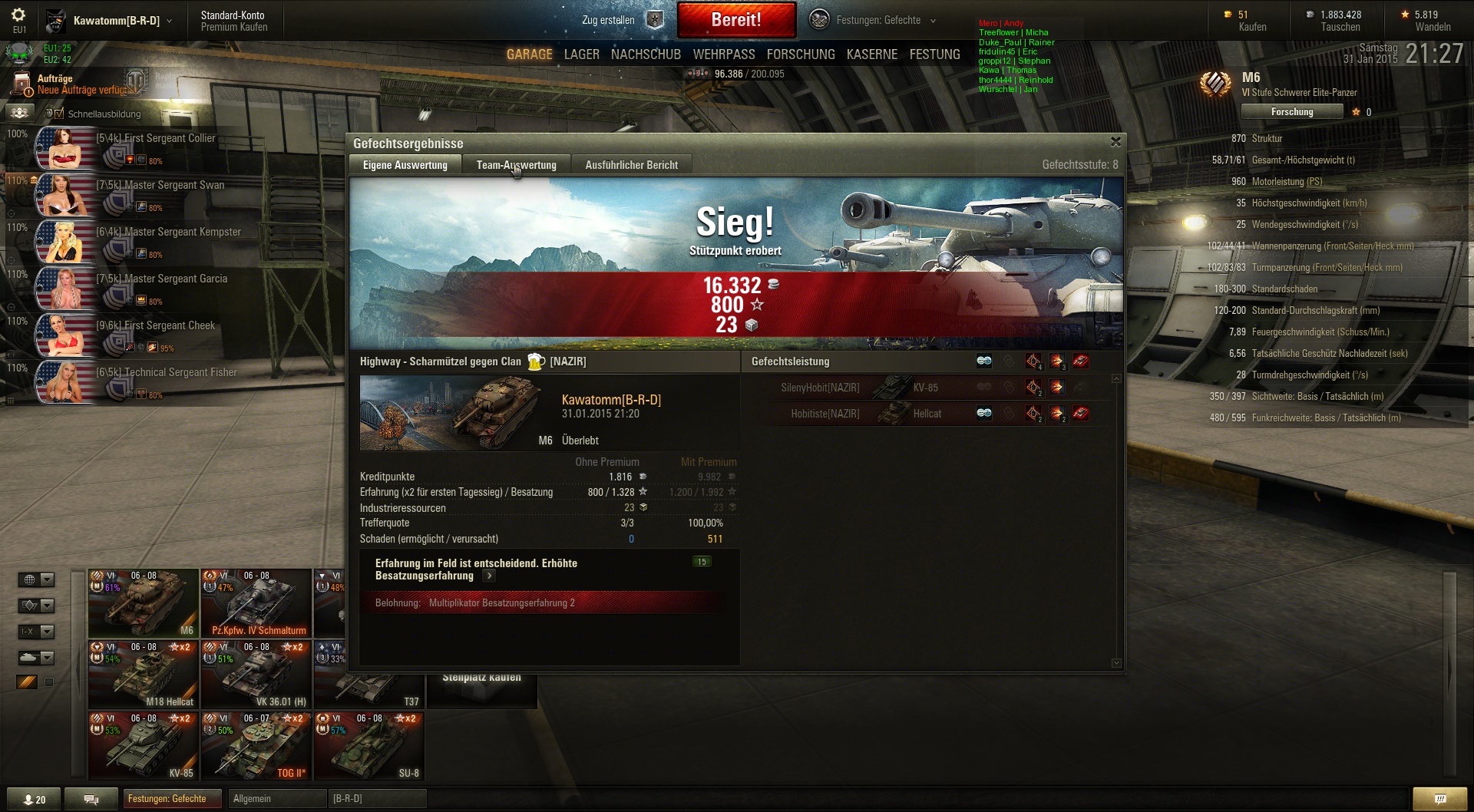Open the FESTUNG stronghold menu
The image size is (1474, 812).
(934, 54)
